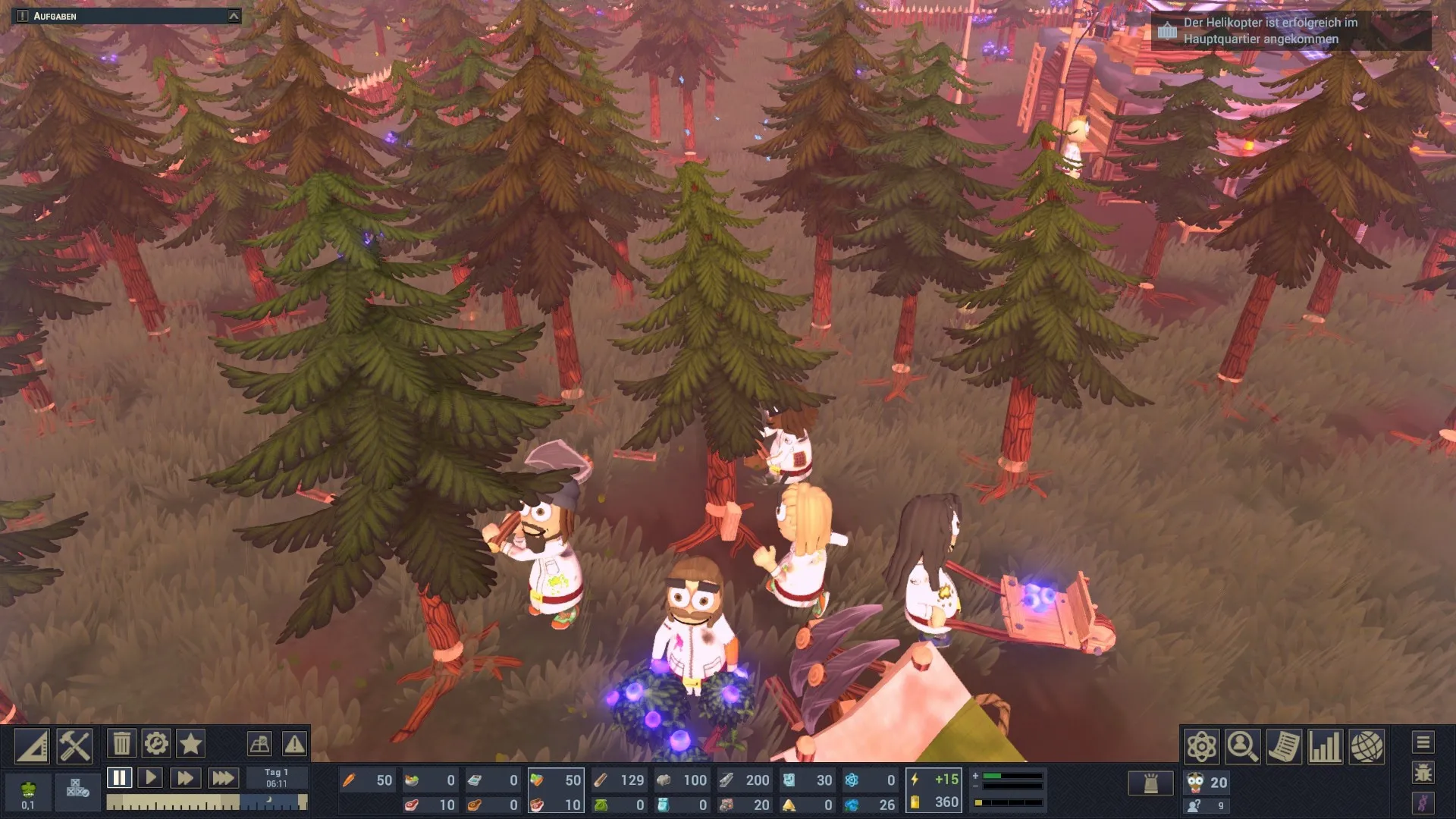Click the gear and wrench button
Viewport: 1456px width, 819px height.
(156, 744)
